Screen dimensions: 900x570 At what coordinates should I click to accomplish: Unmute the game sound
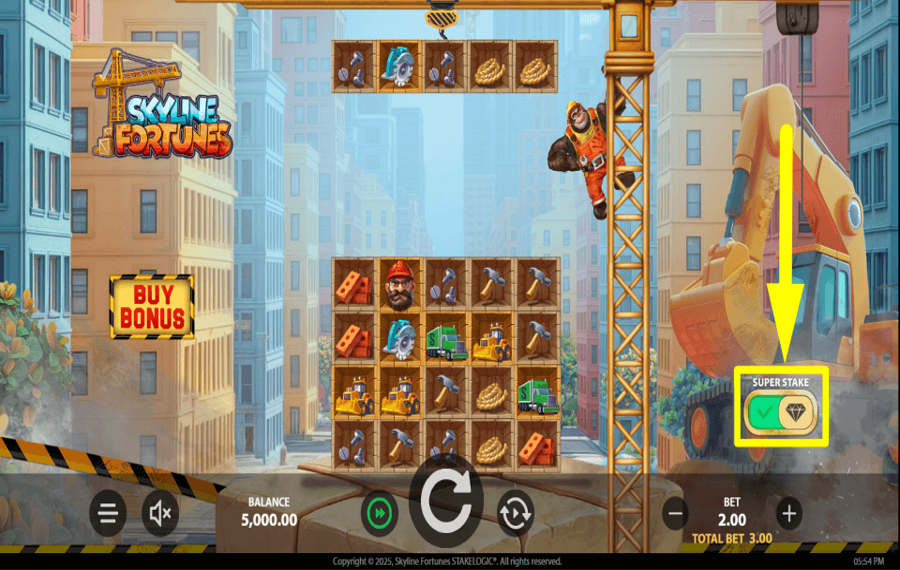point(160,514)
